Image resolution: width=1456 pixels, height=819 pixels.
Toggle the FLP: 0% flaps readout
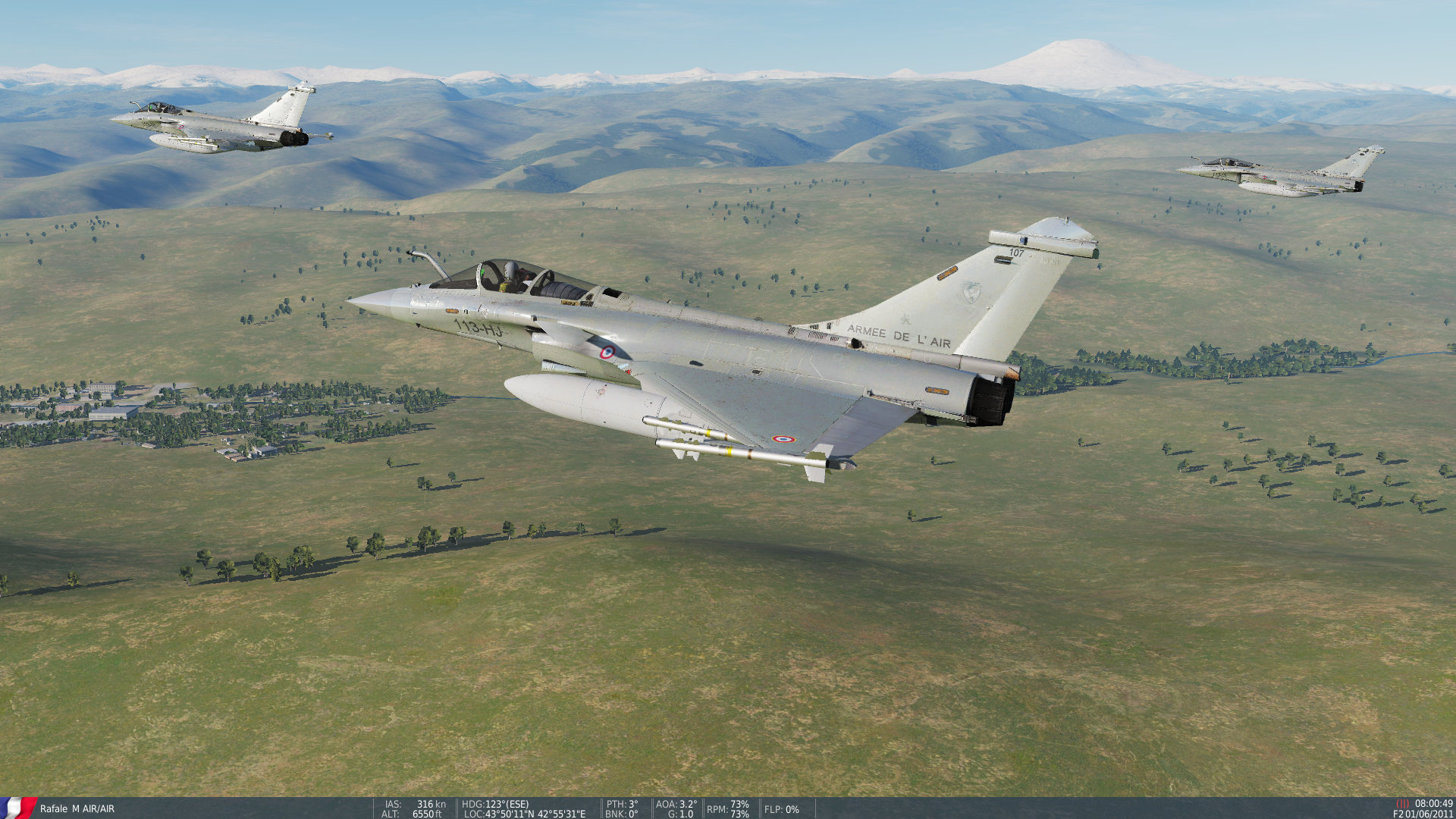[x=782, y=810]
